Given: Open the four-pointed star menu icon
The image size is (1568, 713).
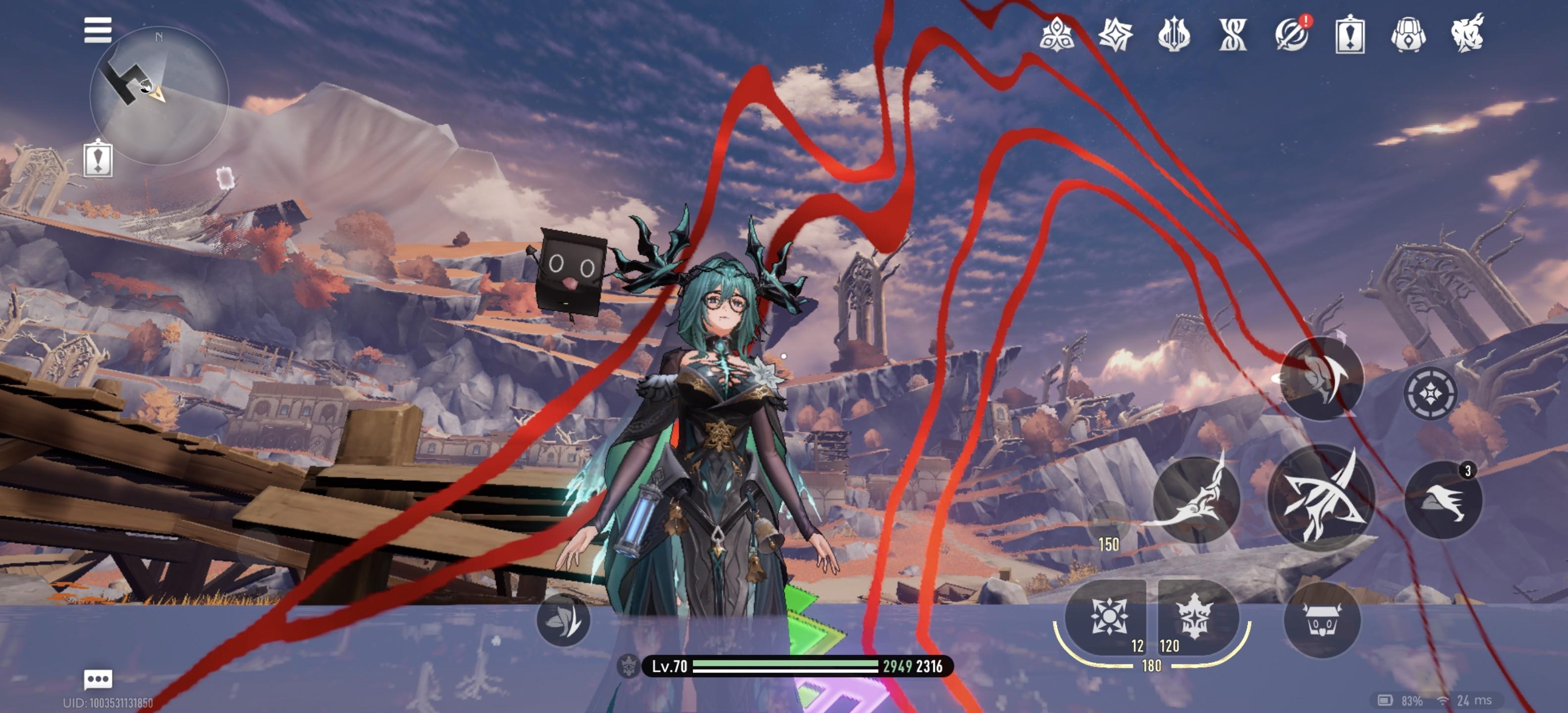Looking at the screenshot, I should point(1115,34).
